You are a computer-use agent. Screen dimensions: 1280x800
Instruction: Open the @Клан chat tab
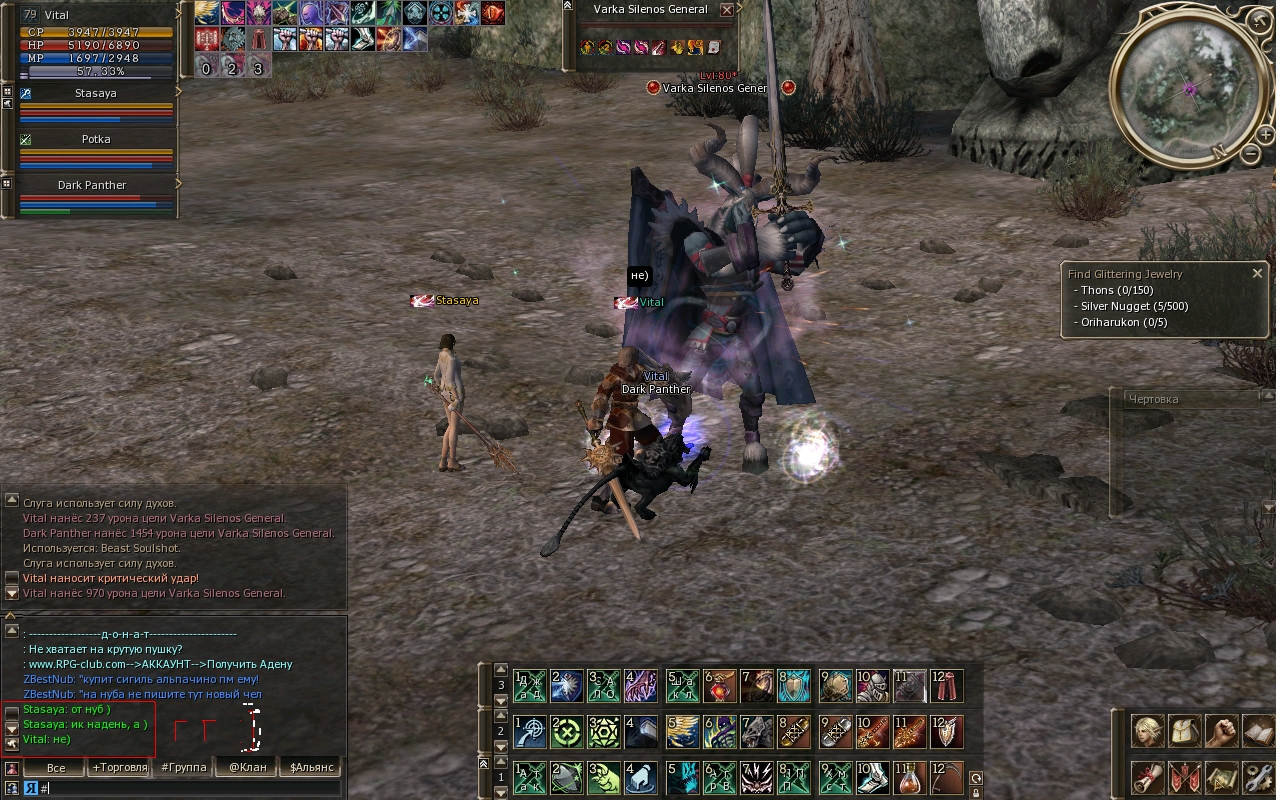(247, 768)
